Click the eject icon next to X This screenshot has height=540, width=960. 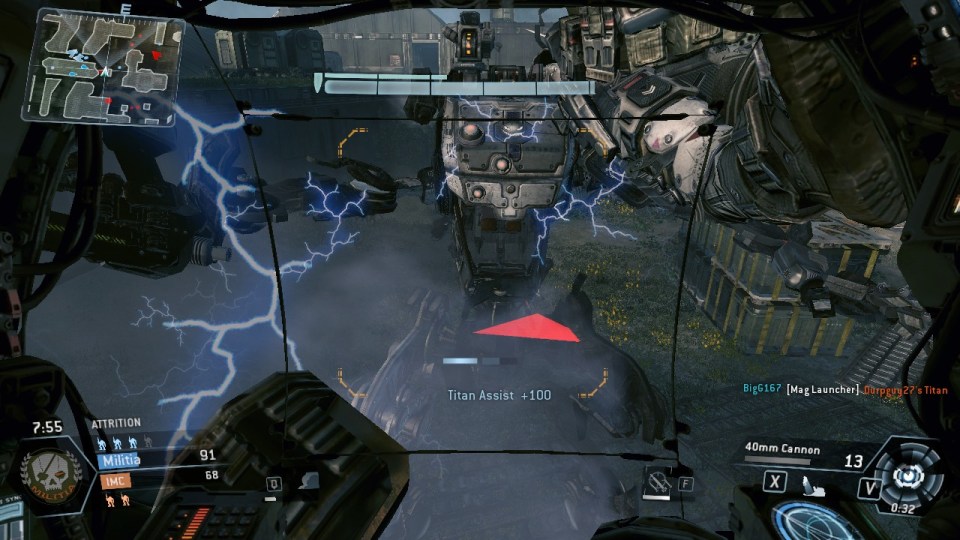[811, 485]
